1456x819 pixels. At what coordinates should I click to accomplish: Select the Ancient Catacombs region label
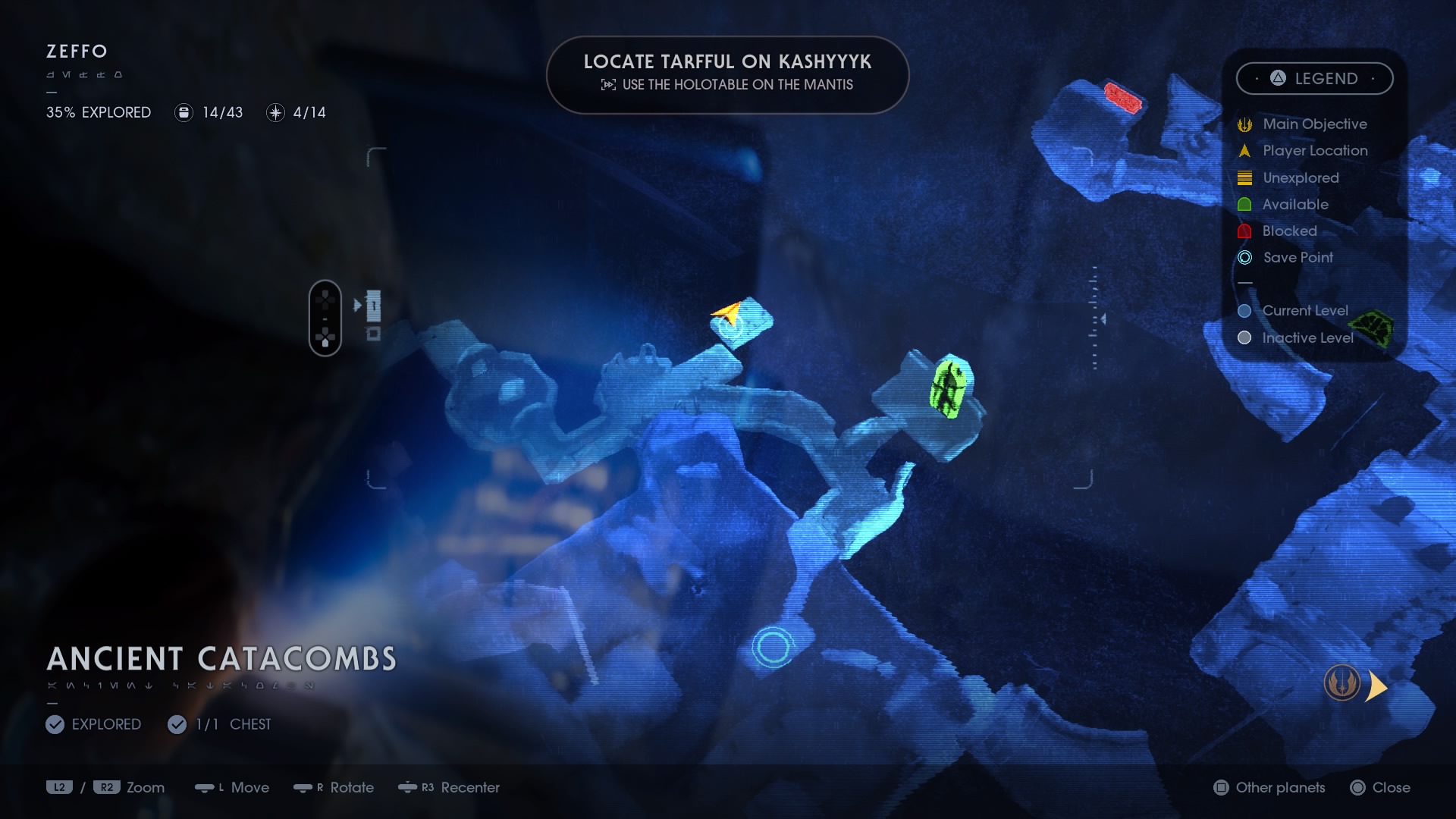pyautogui.click(x=221, y=658)
